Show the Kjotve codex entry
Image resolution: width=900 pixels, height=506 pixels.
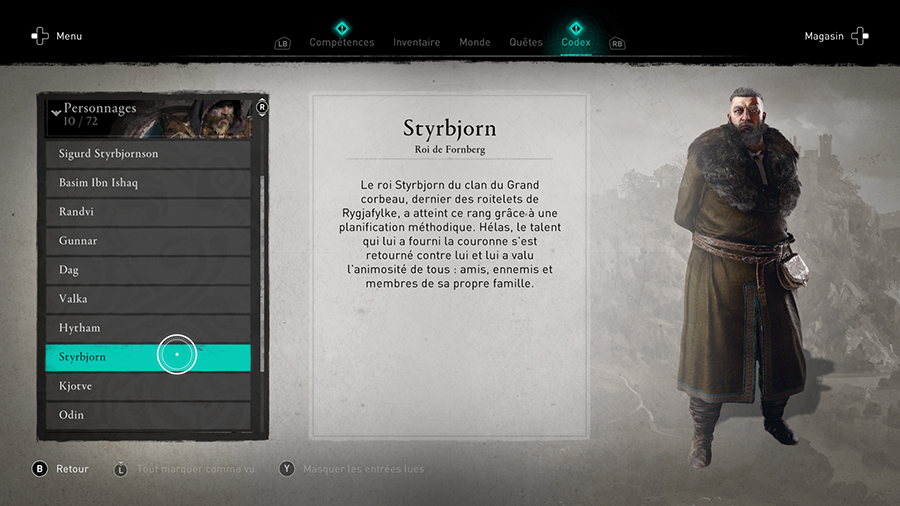tap(148, 386)
